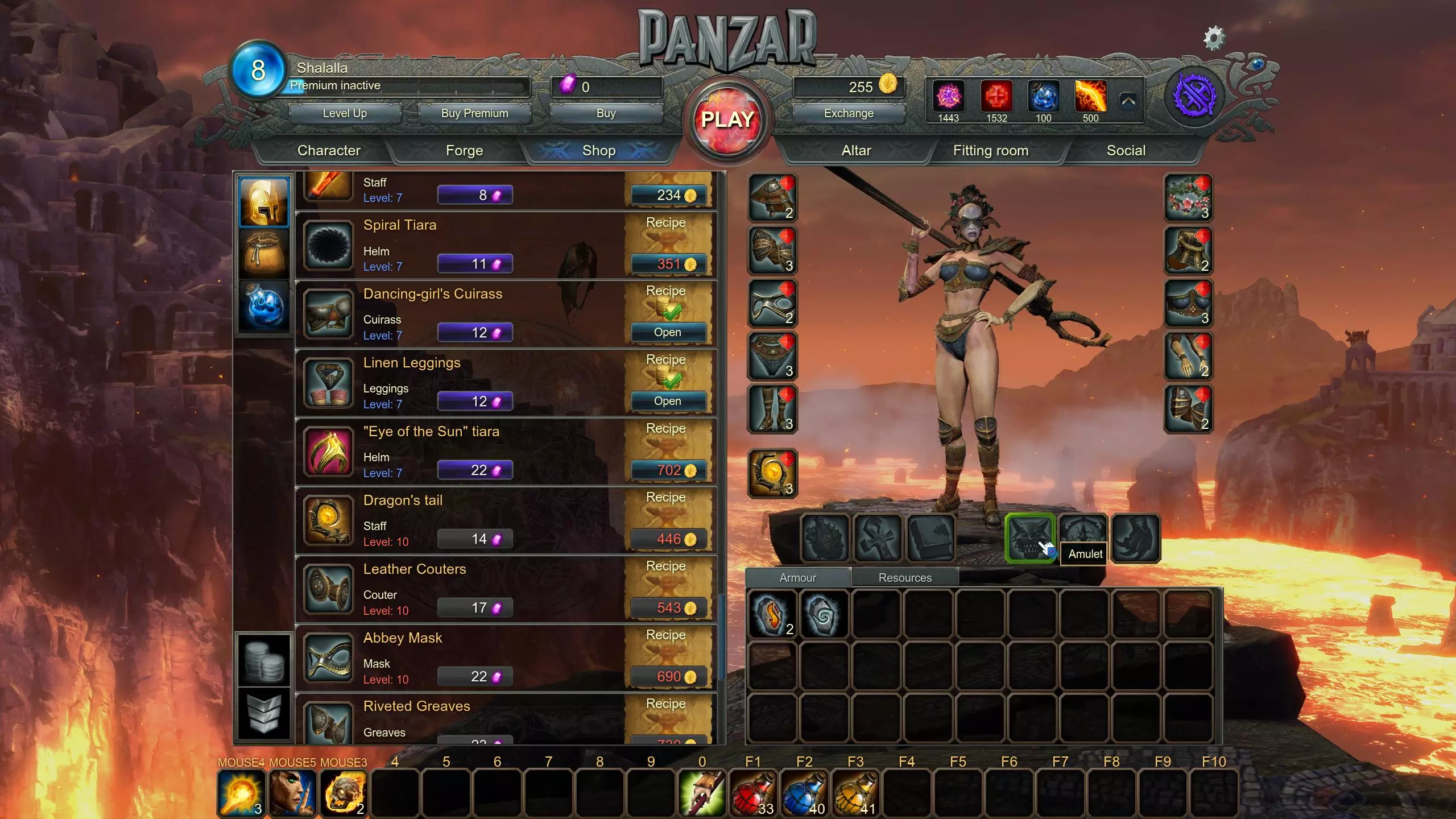Click the Level Up button

pos(345,113)
